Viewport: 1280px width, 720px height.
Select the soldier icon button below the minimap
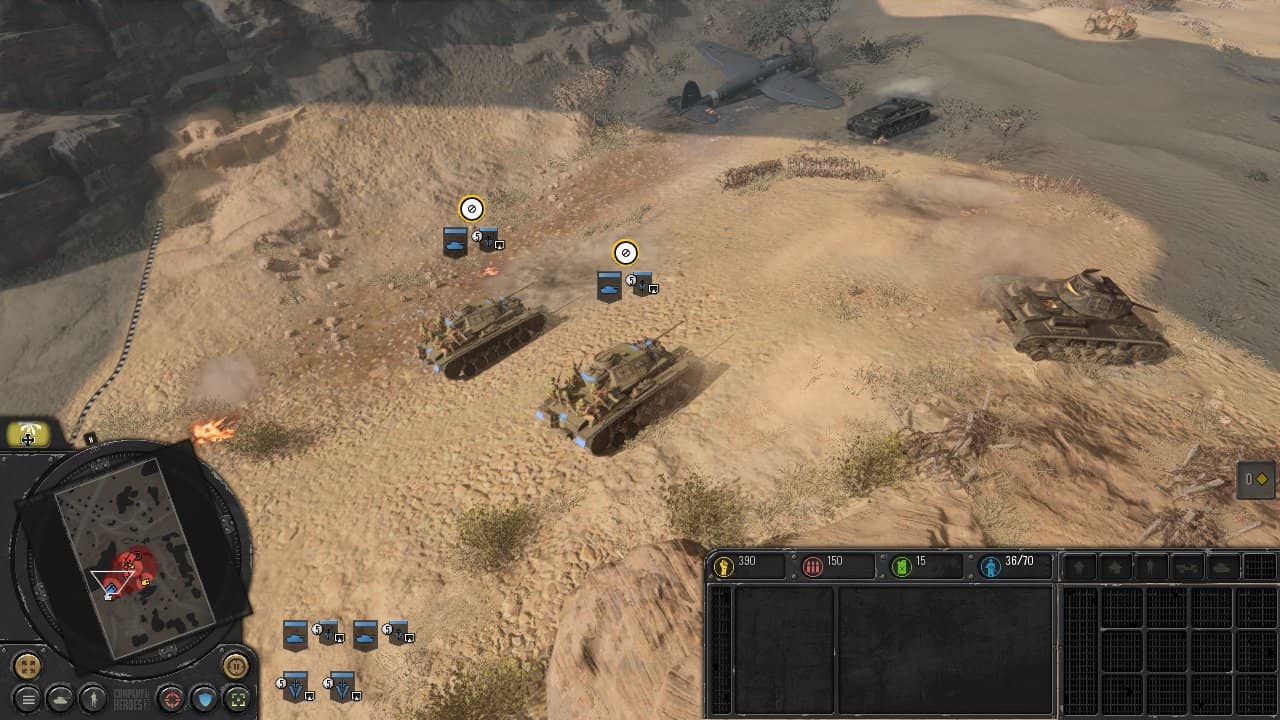coord(93,698)
